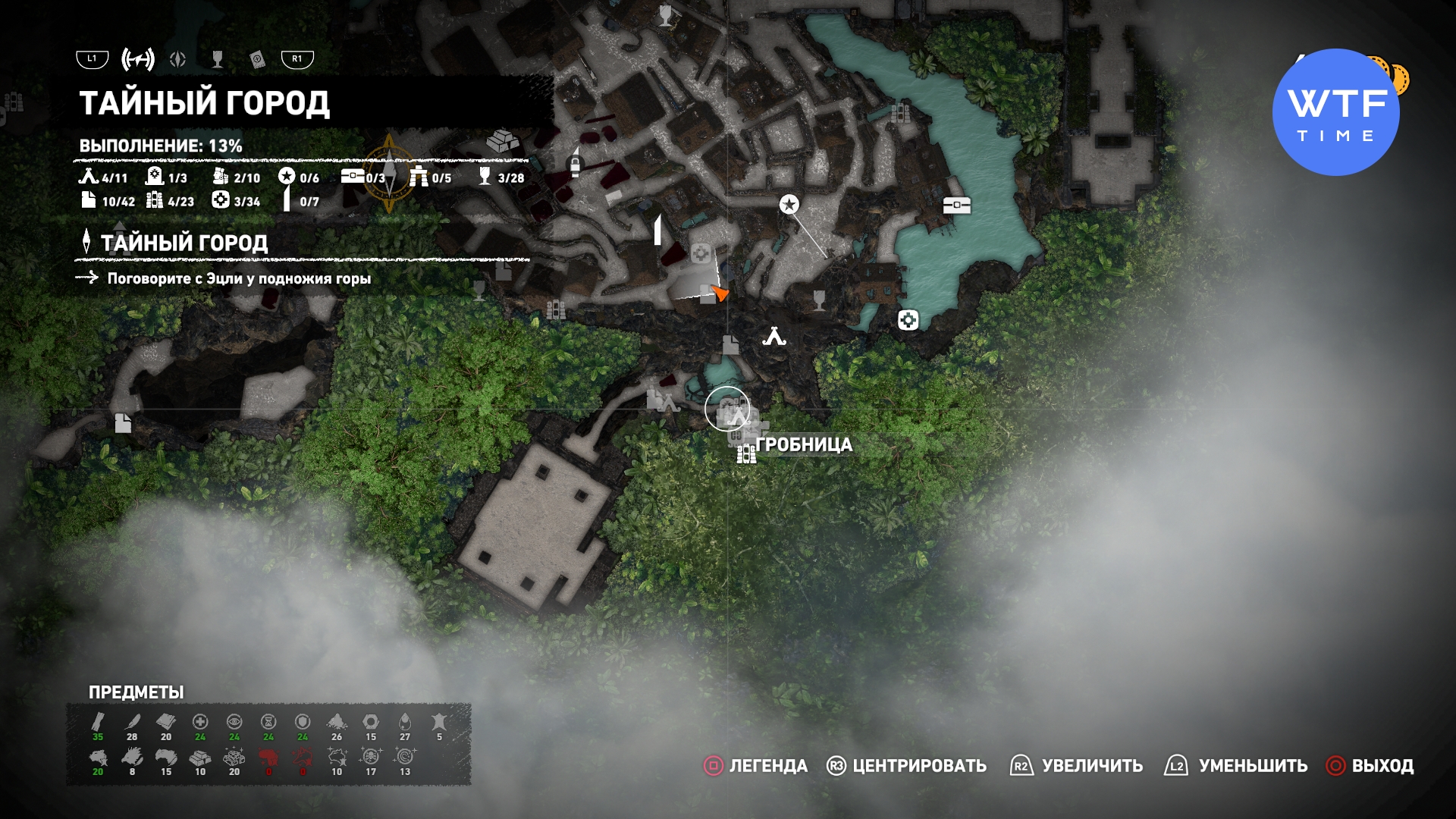Select the map tab icon
The width and height of the screenshot is (1456, 819).
pos(138,59)
